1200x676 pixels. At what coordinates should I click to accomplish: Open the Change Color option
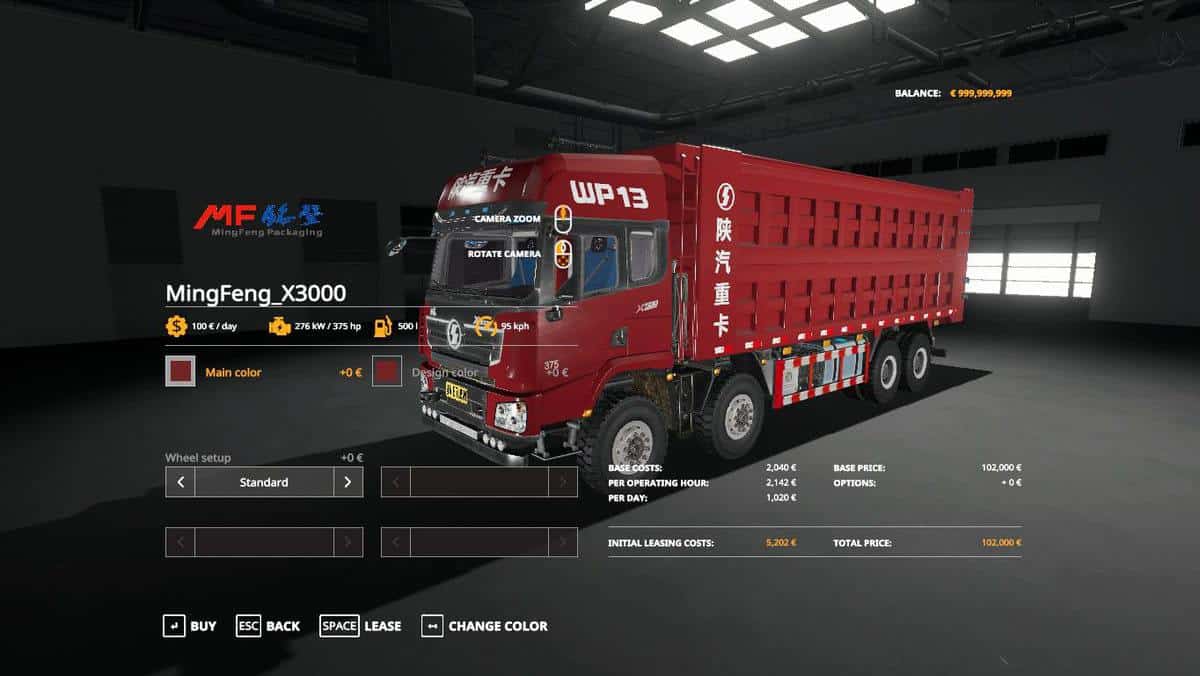pyautogui.click(x=485, y=626)
